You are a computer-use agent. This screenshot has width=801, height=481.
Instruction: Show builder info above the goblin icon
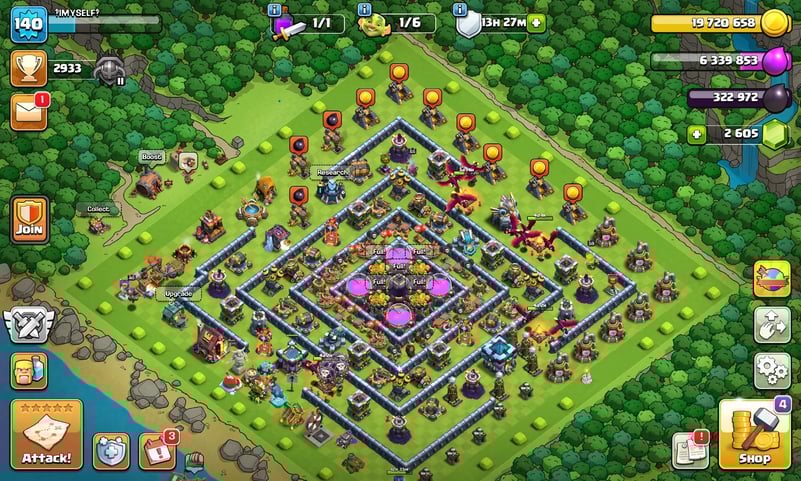364,9
